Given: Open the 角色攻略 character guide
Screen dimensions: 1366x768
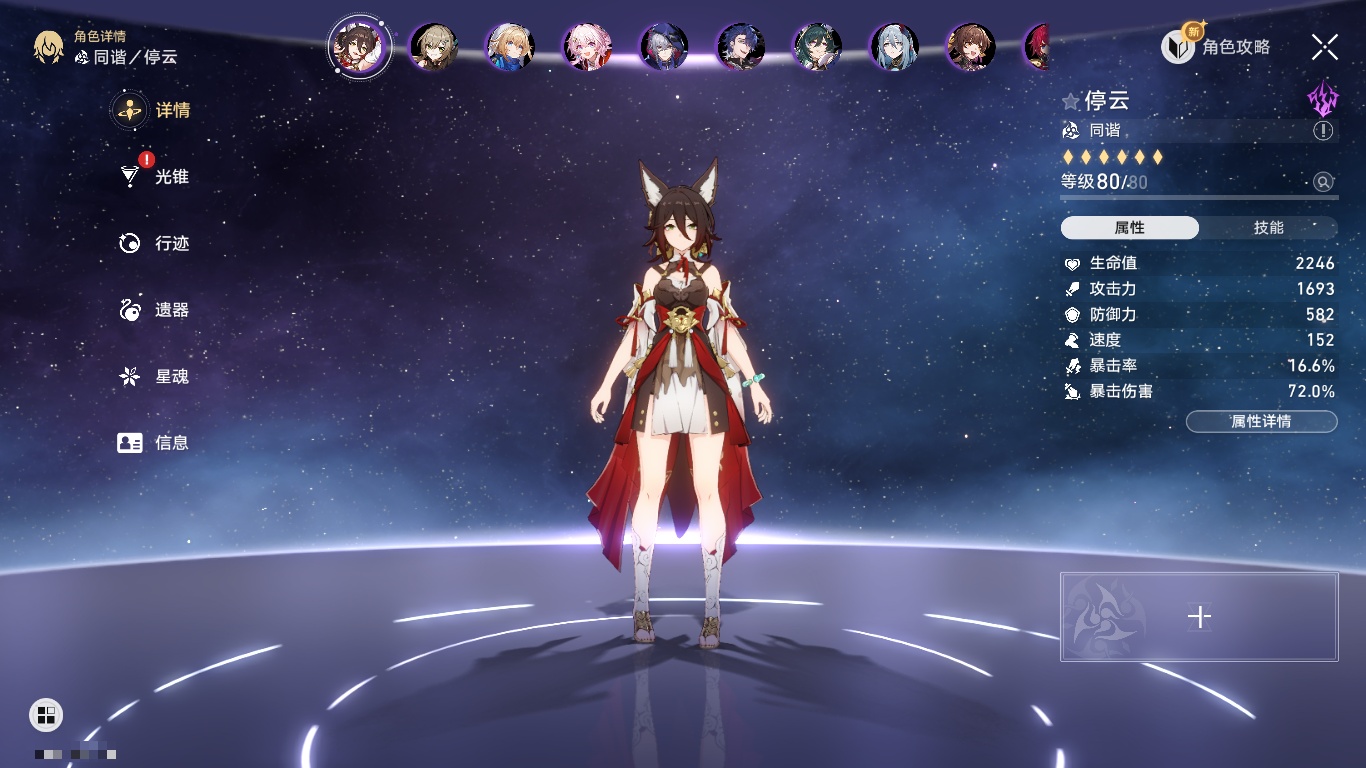Looking at the screenshot, I should tap(1216, 46).
